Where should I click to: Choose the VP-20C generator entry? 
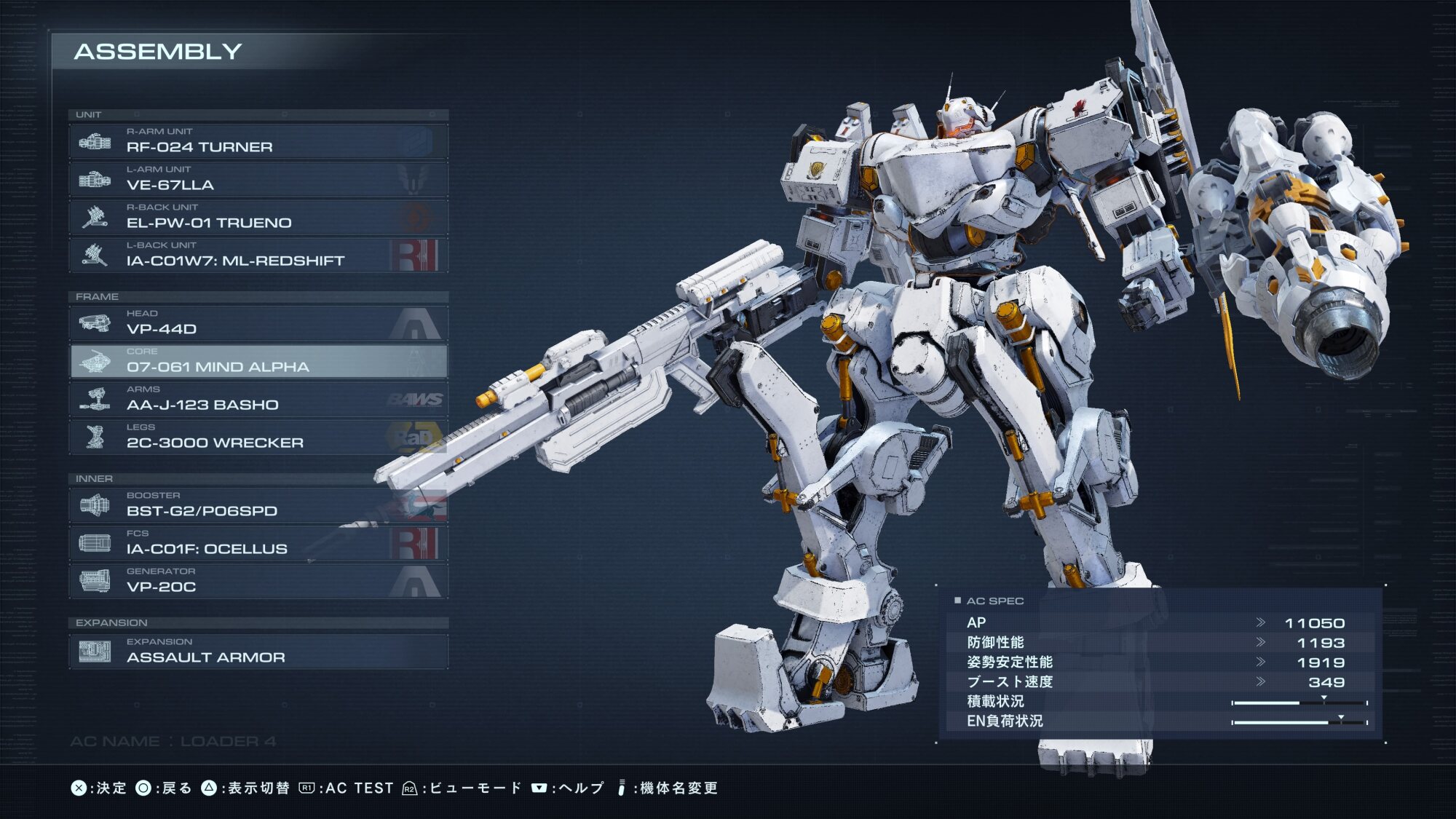[x=258, y=581]
